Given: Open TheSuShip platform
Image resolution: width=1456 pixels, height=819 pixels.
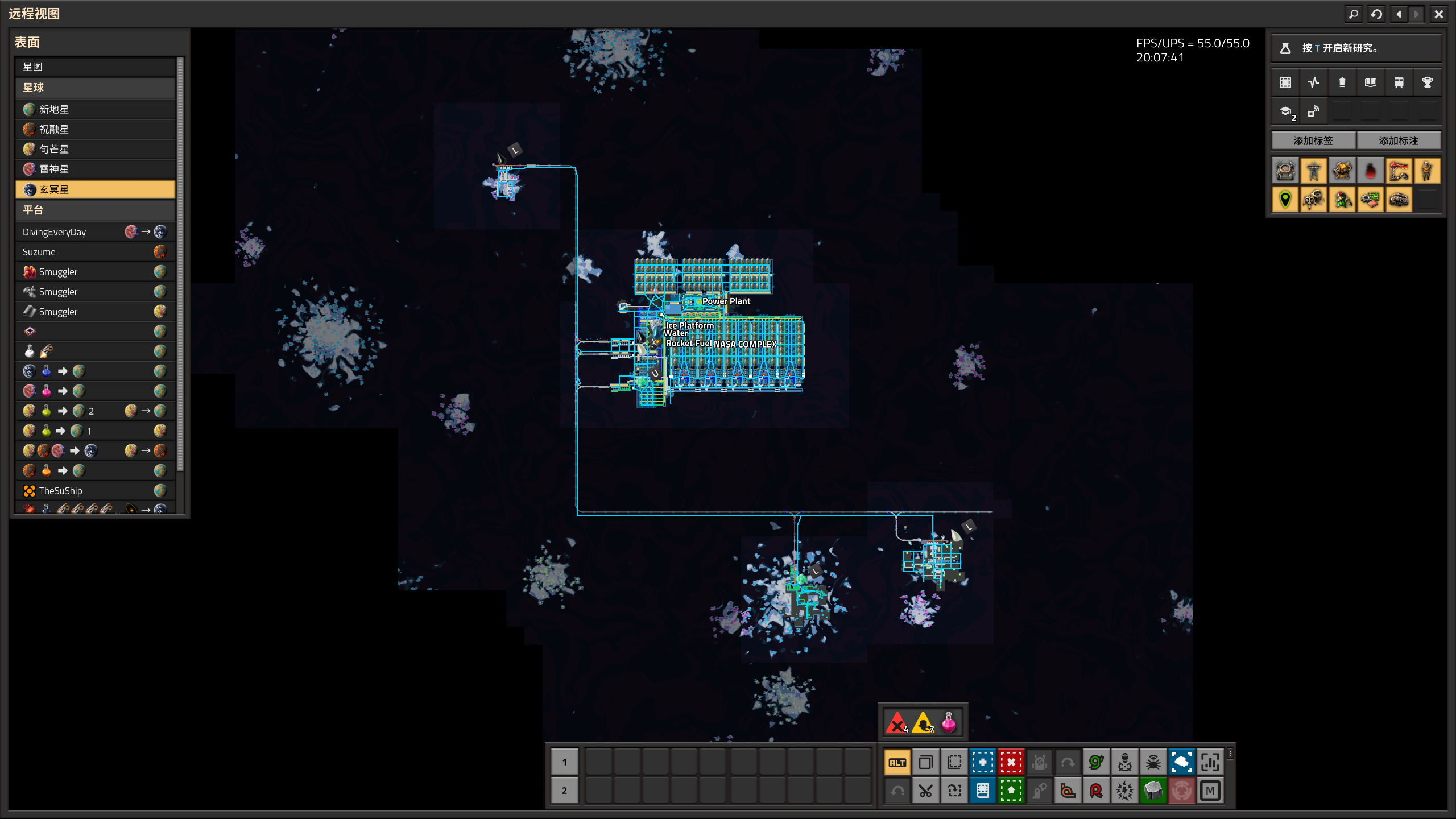Looking at the screenshot, I should pyautogui.click(x=95, y=491).
